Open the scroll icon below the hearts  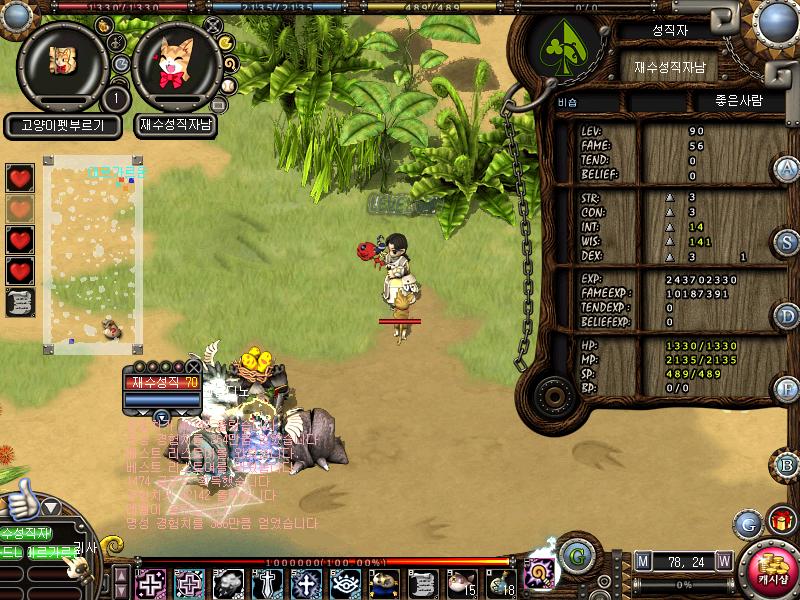[x=20, y=302]
